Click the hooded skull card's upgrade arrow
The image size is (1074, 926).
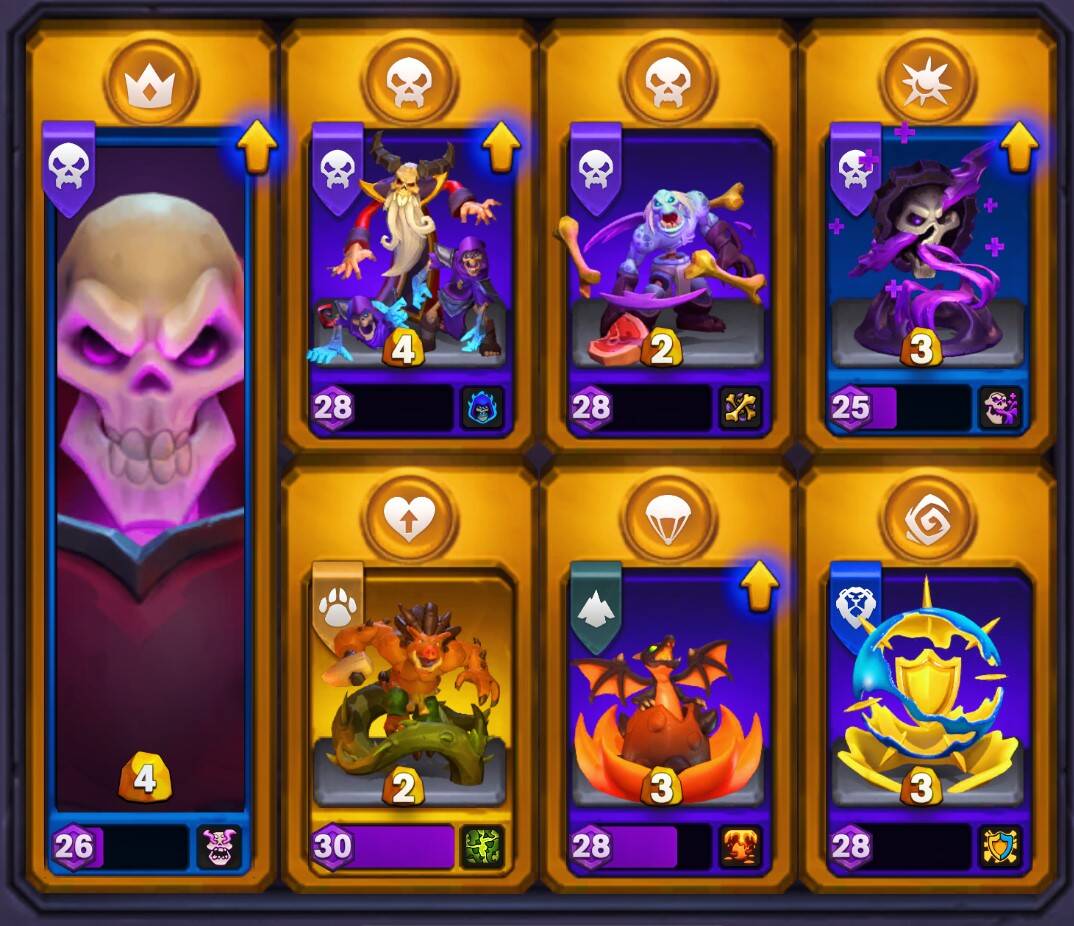click(x=1018, y=147)
